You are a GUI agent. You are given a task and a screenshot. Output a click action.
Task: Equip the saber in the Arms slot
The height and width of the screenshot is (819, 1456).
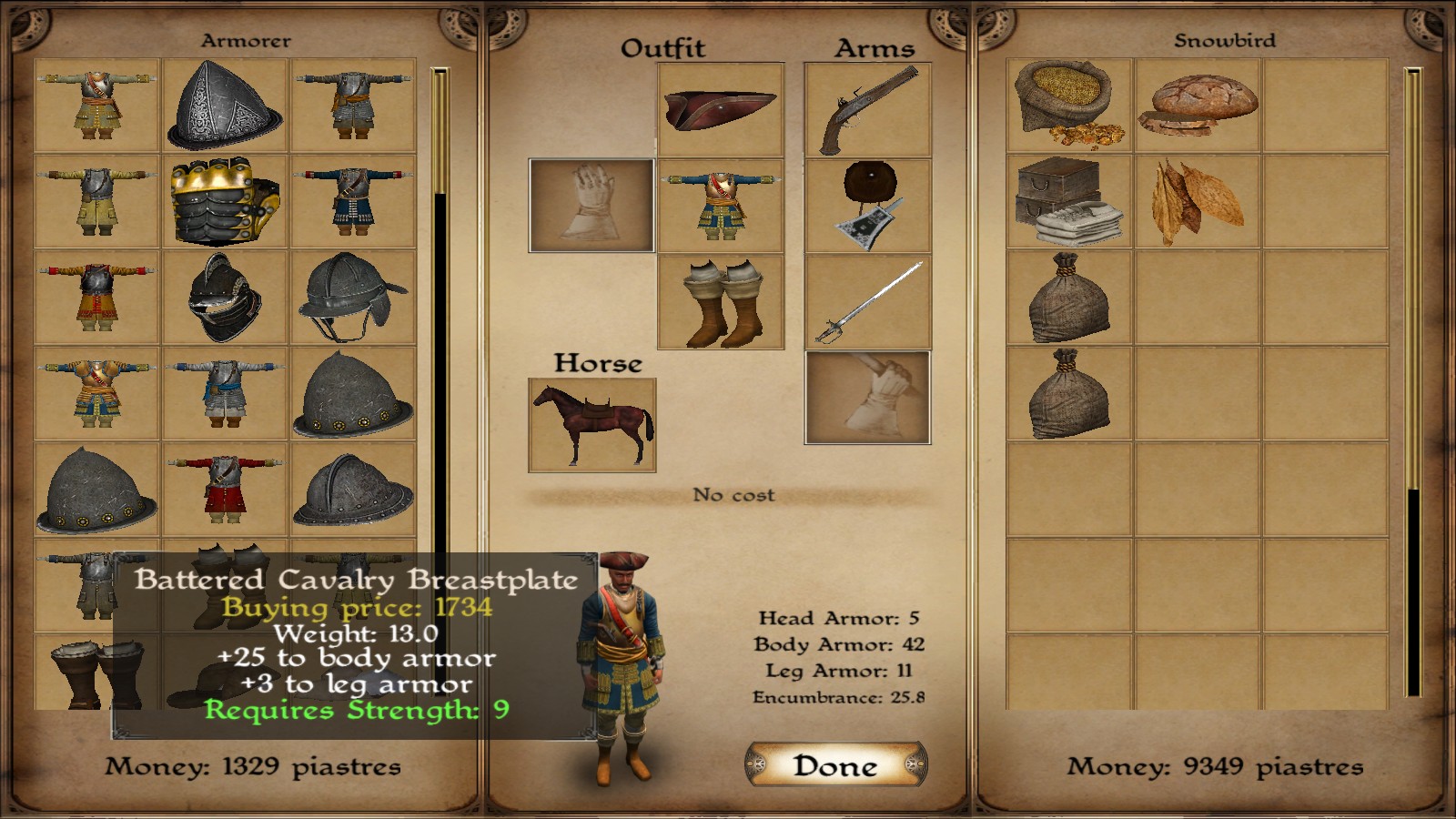click(x=866, y=300)
